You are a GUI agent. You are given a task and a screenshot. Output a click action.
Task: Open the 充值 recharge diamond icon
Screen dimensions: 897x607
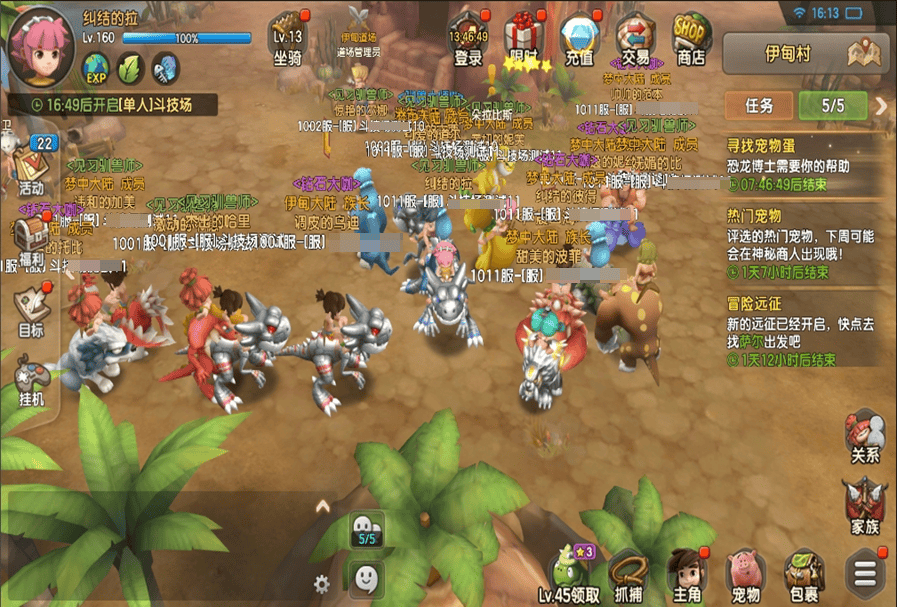(x=579, y=40)
